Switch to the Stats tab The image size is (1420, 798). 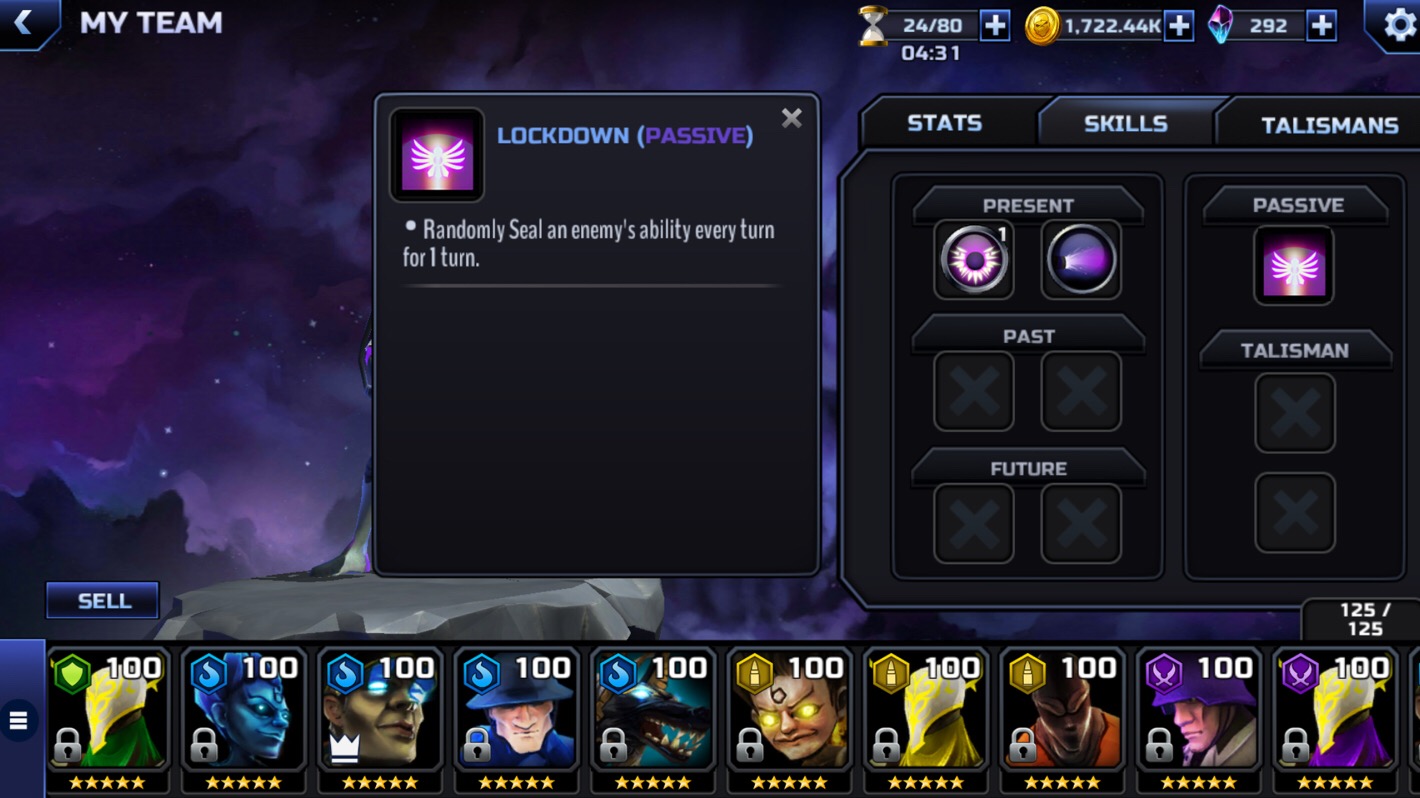coord(944,123)
